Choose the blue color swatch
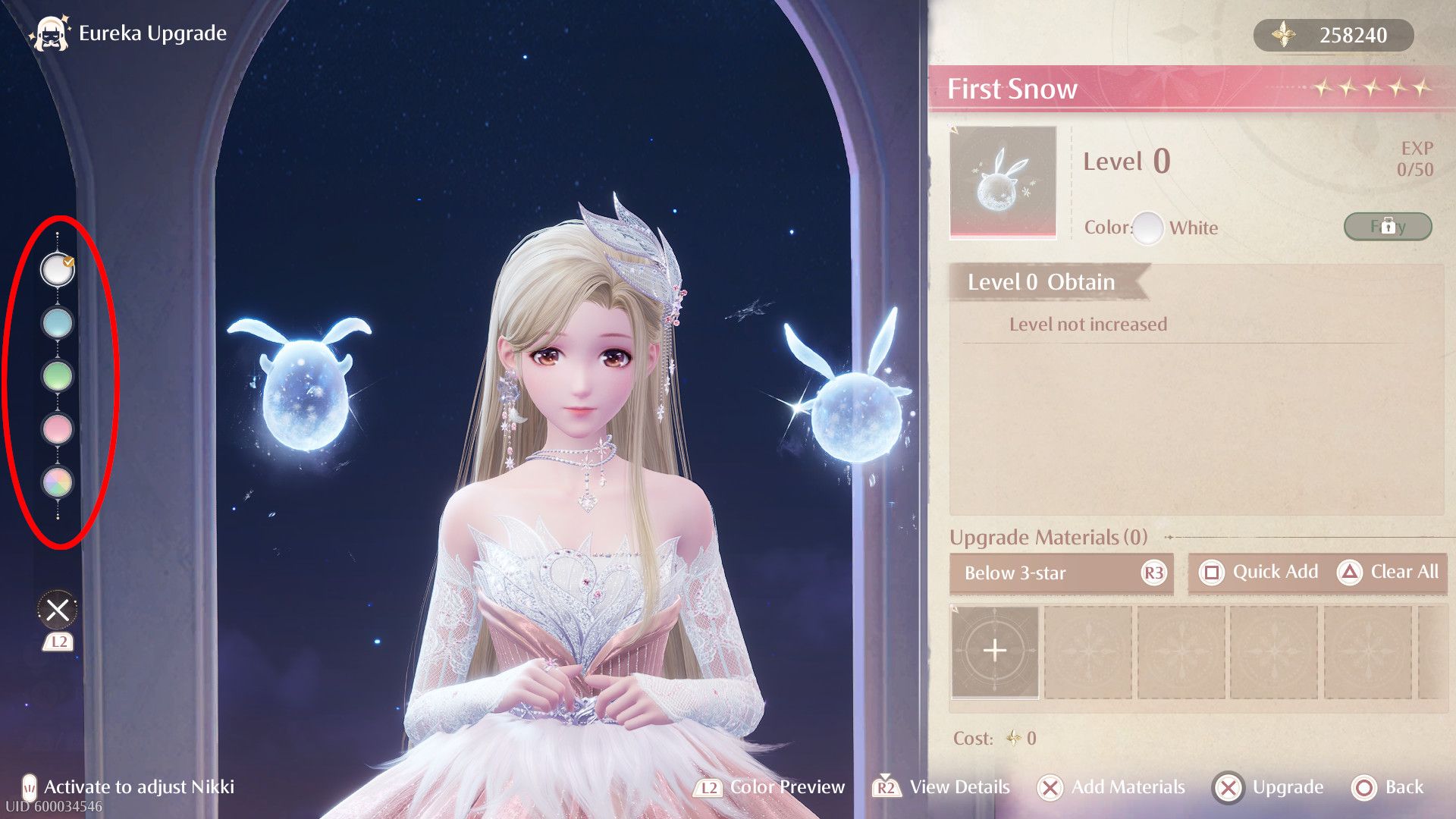1456x819 pixels. pyautogui.click(x=58, y=322)
